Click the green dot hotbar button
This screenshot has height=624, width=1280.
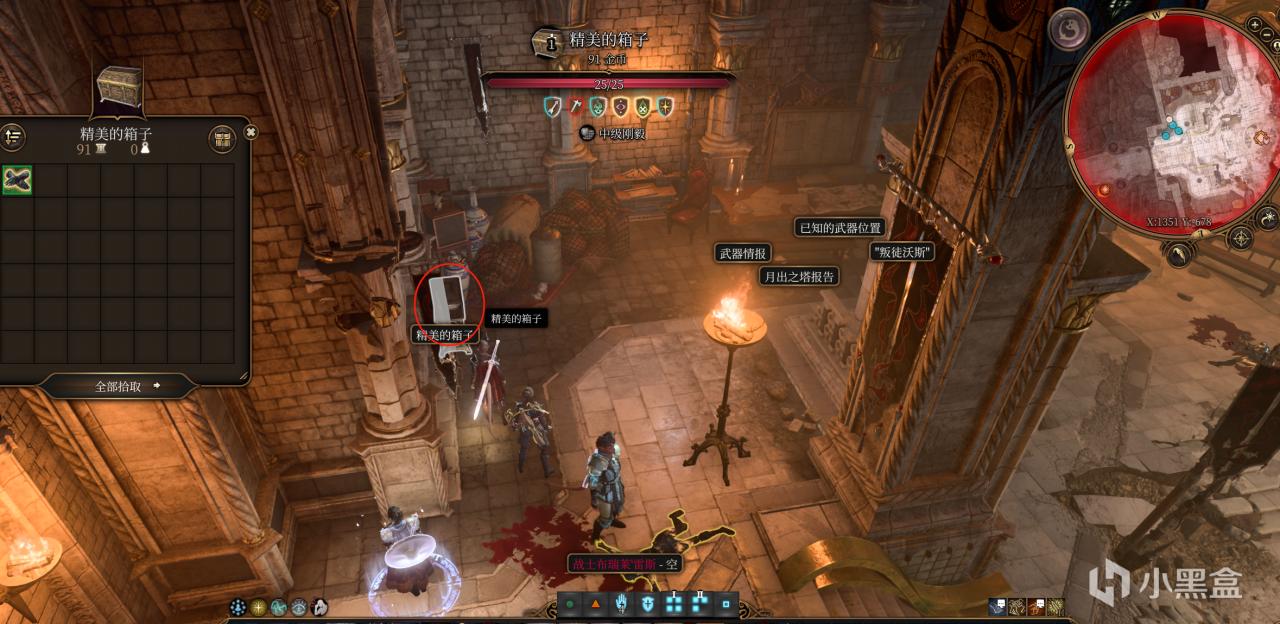tap(570, 604)
